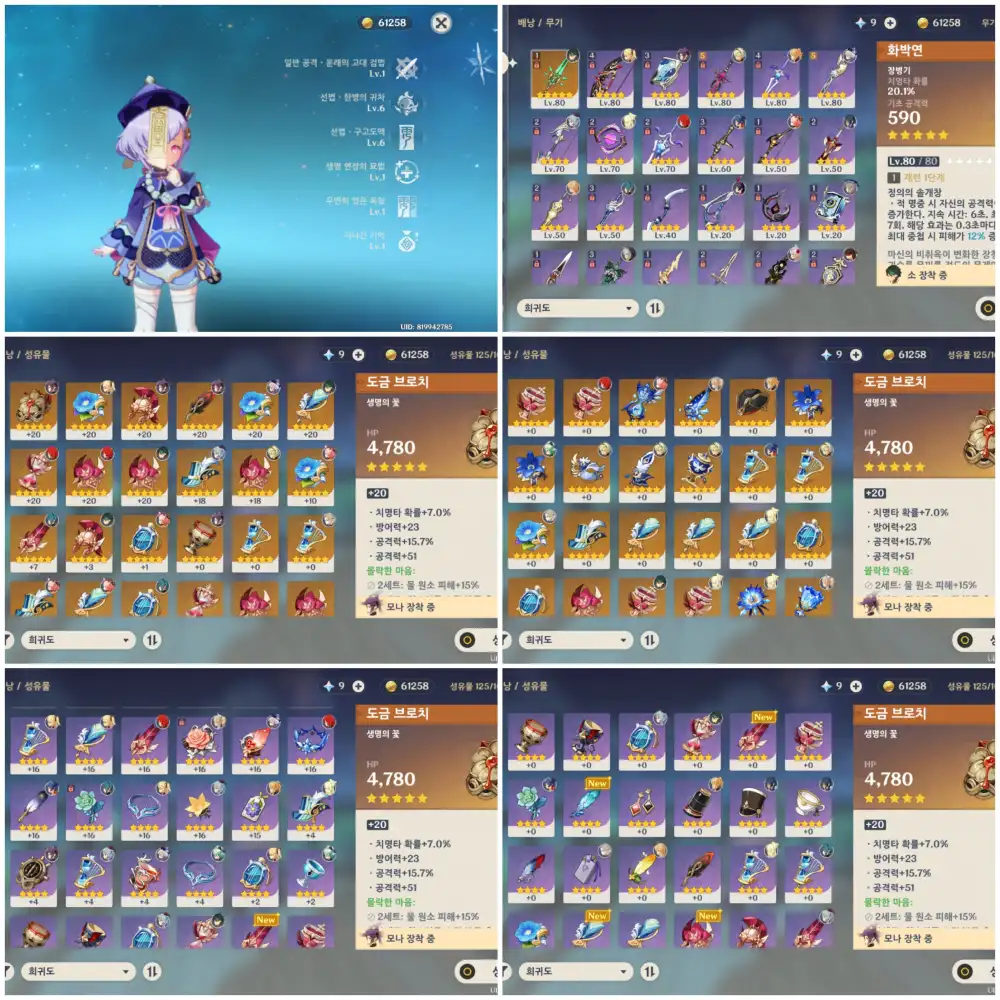Screen dimensions: 1000x1000
Task: Toggle sort order arrows in weapon inventory
Action: pos(654,308)
